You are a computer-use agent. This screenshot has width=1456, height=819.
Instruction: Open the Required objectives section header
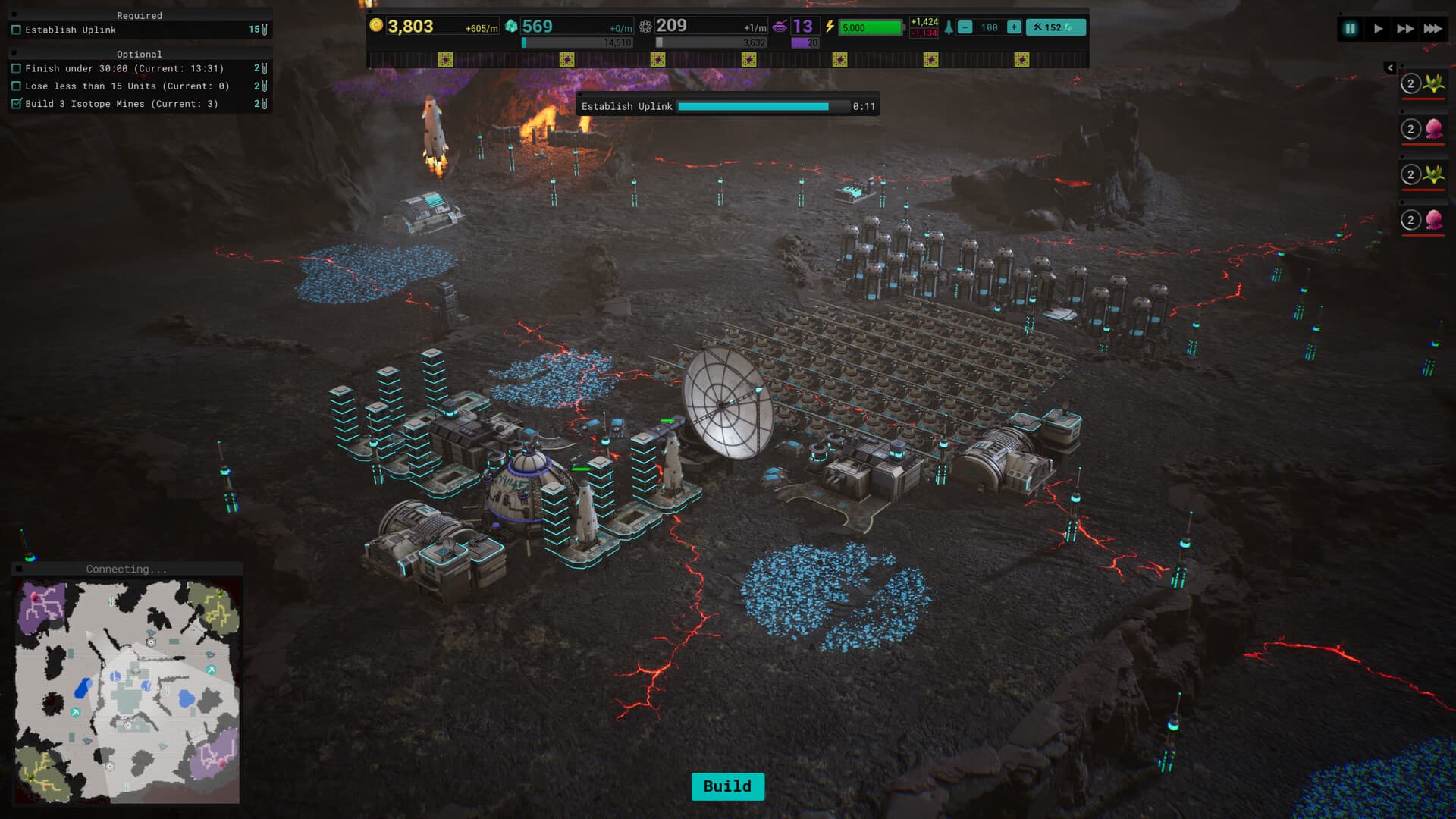click(x=140, y=15)
